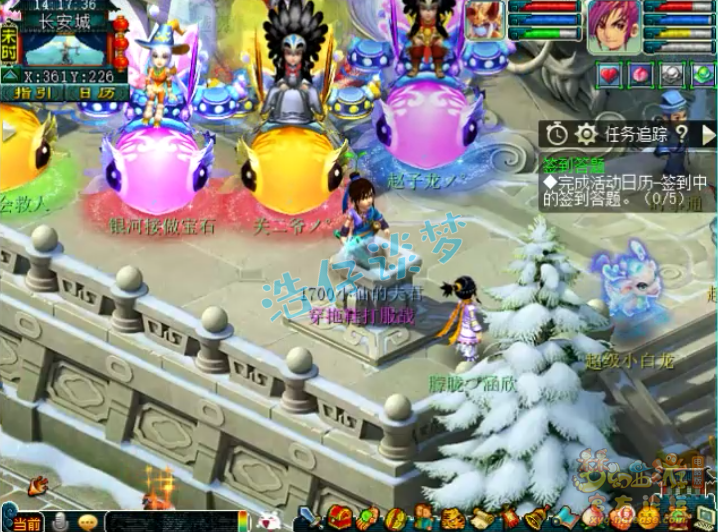
Task: Select the pink peach buff icon
Action: click(640, 73)
